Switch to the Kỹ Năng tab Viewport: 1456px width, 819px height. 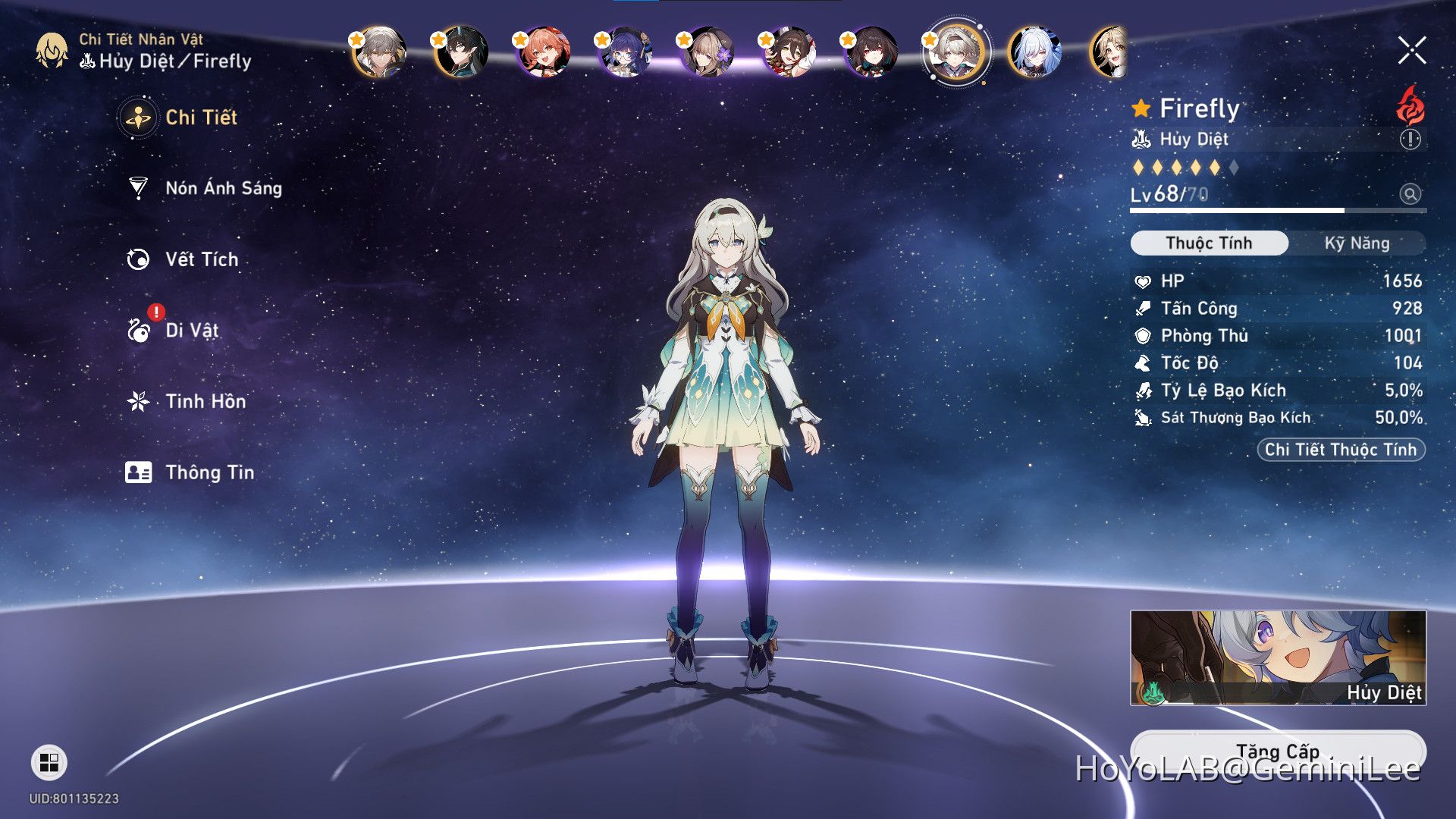point(1357,243)
